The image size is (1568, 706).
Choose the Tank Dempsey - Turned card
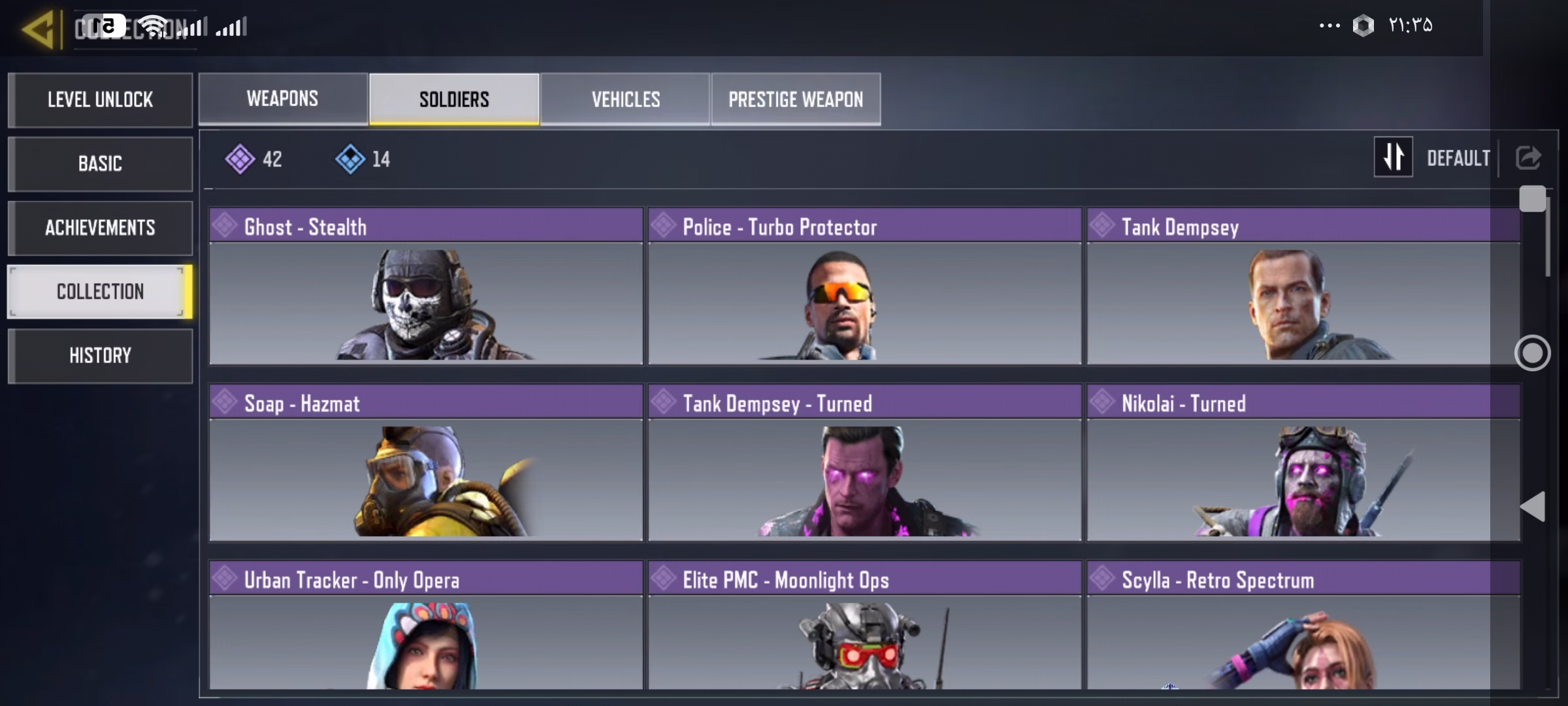point(864,463)
